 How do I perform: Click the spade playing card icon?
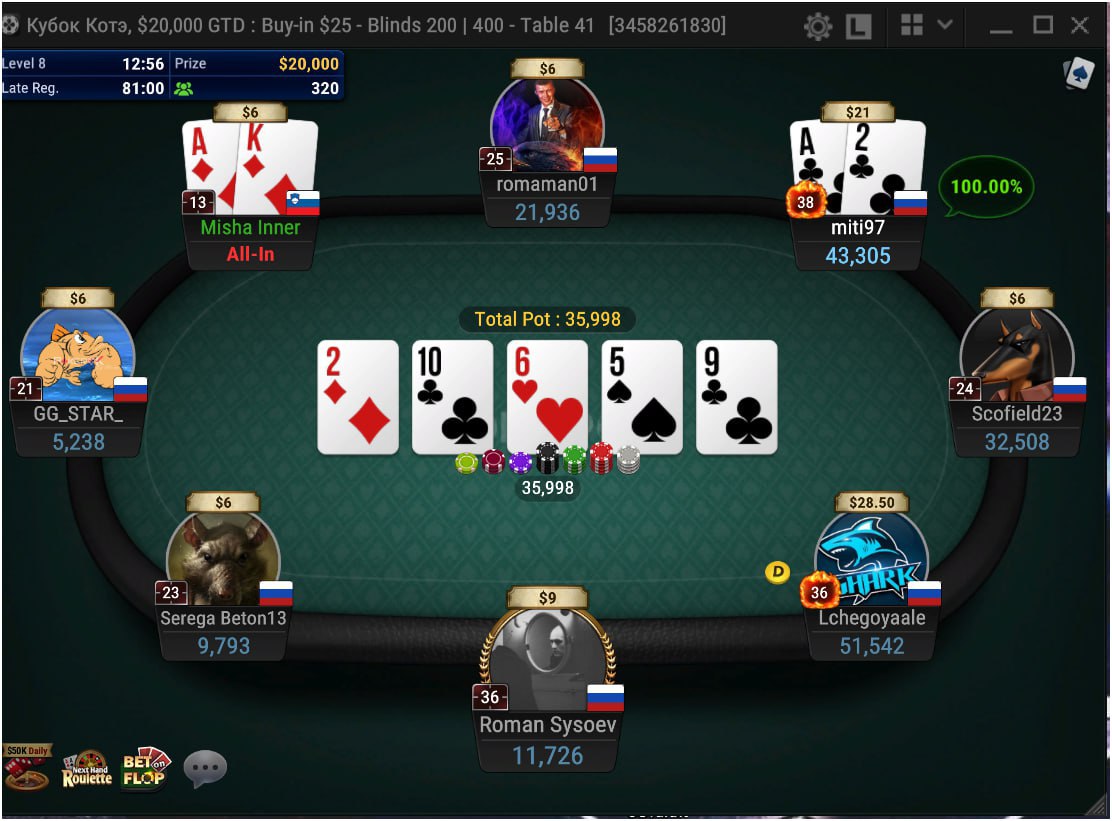(1079, 73)
